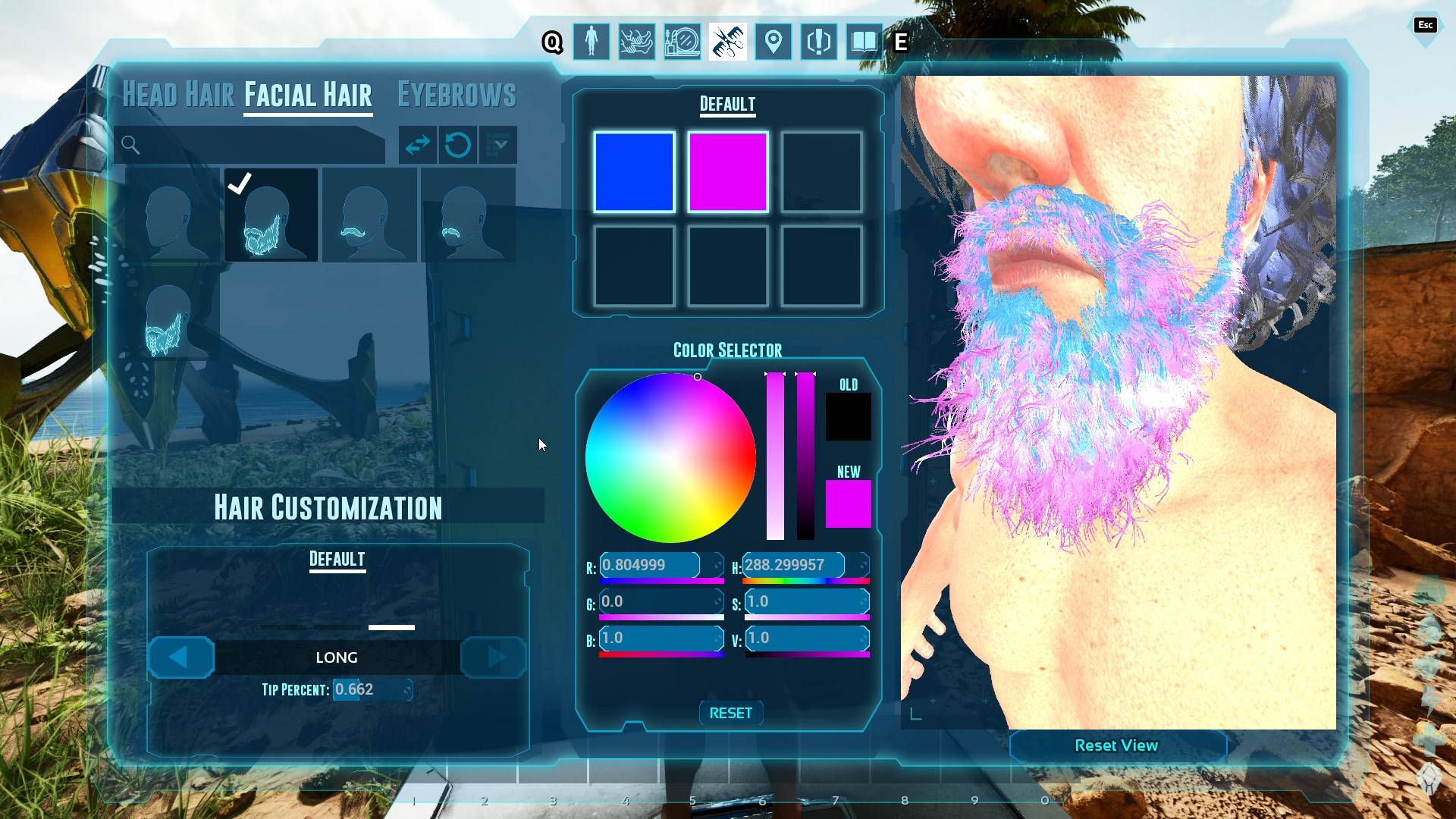The width and height of the screenshot is (1456, 819).
Task: Select the scissors and comb haircut icon
Action: (727, 42)
